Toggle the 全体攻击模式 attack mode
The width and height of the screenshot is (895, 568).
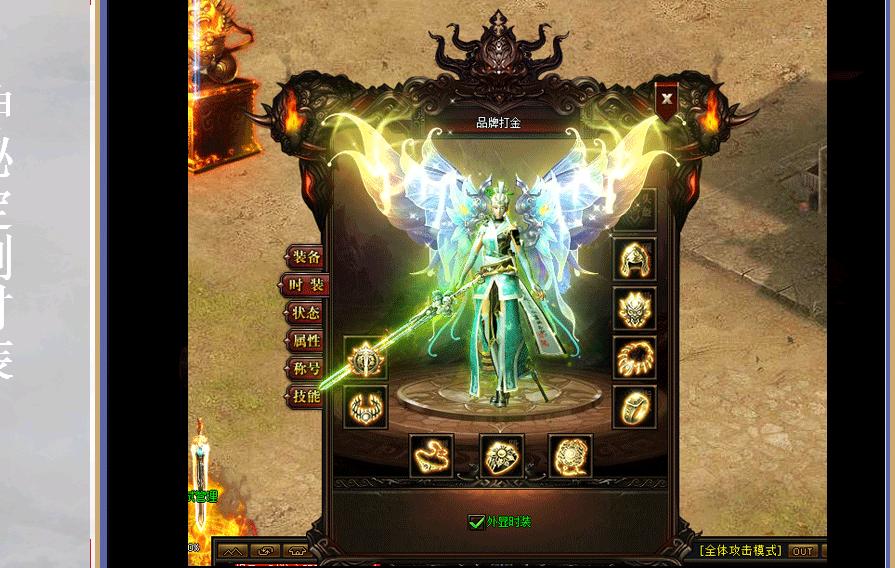(739, 551)
